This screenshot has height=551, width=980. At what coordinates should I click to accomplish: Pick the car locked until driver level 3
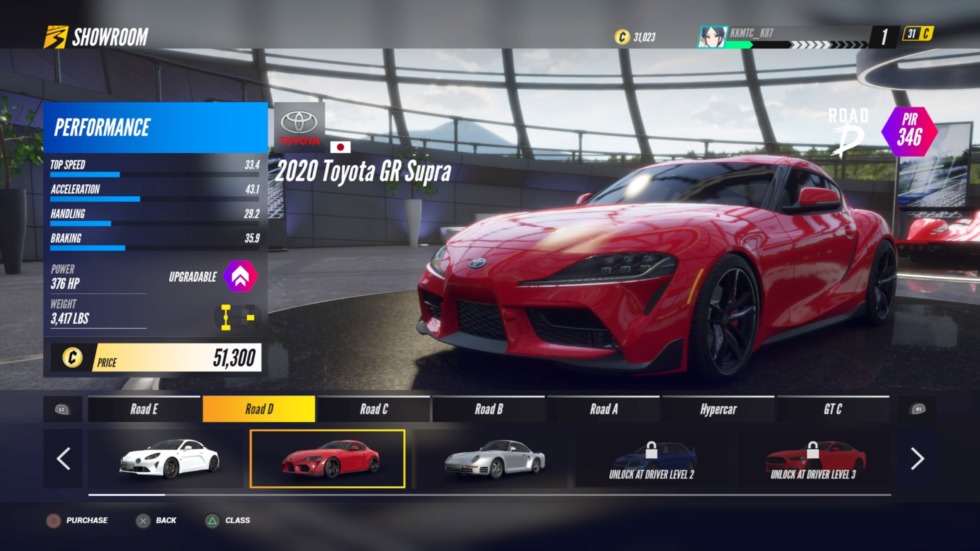coord(816,458)
